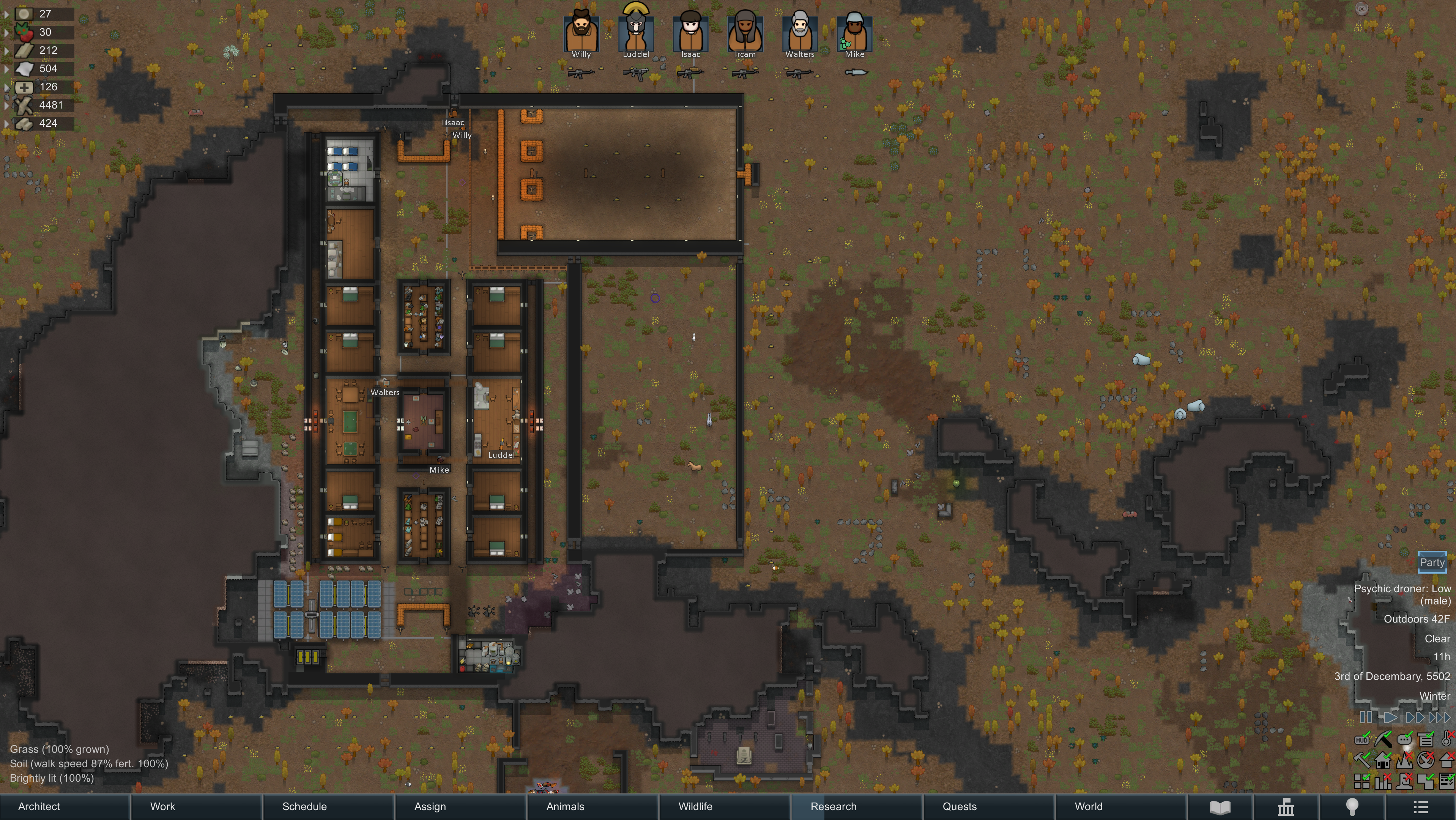Click the Party alert button
The image size is (1456, 820).
click(x=1432, y=562)
